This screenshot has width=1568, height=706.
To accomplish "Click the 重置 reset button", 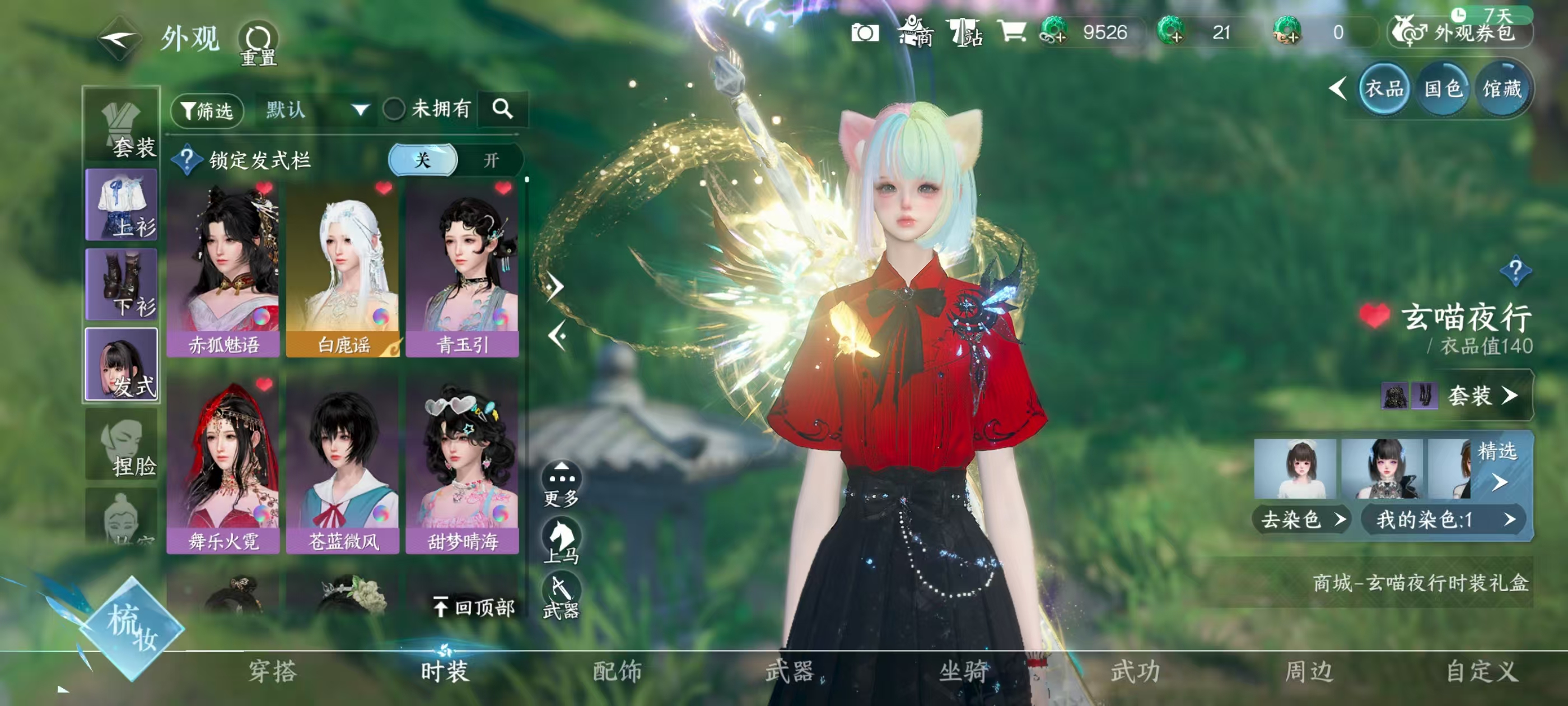I will coord(258,43).
